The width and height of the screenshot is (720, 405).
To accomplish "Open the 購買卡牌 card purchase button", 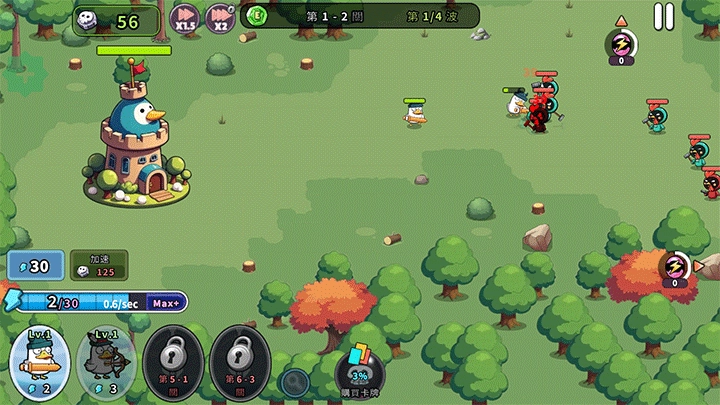I will (358, 371).
